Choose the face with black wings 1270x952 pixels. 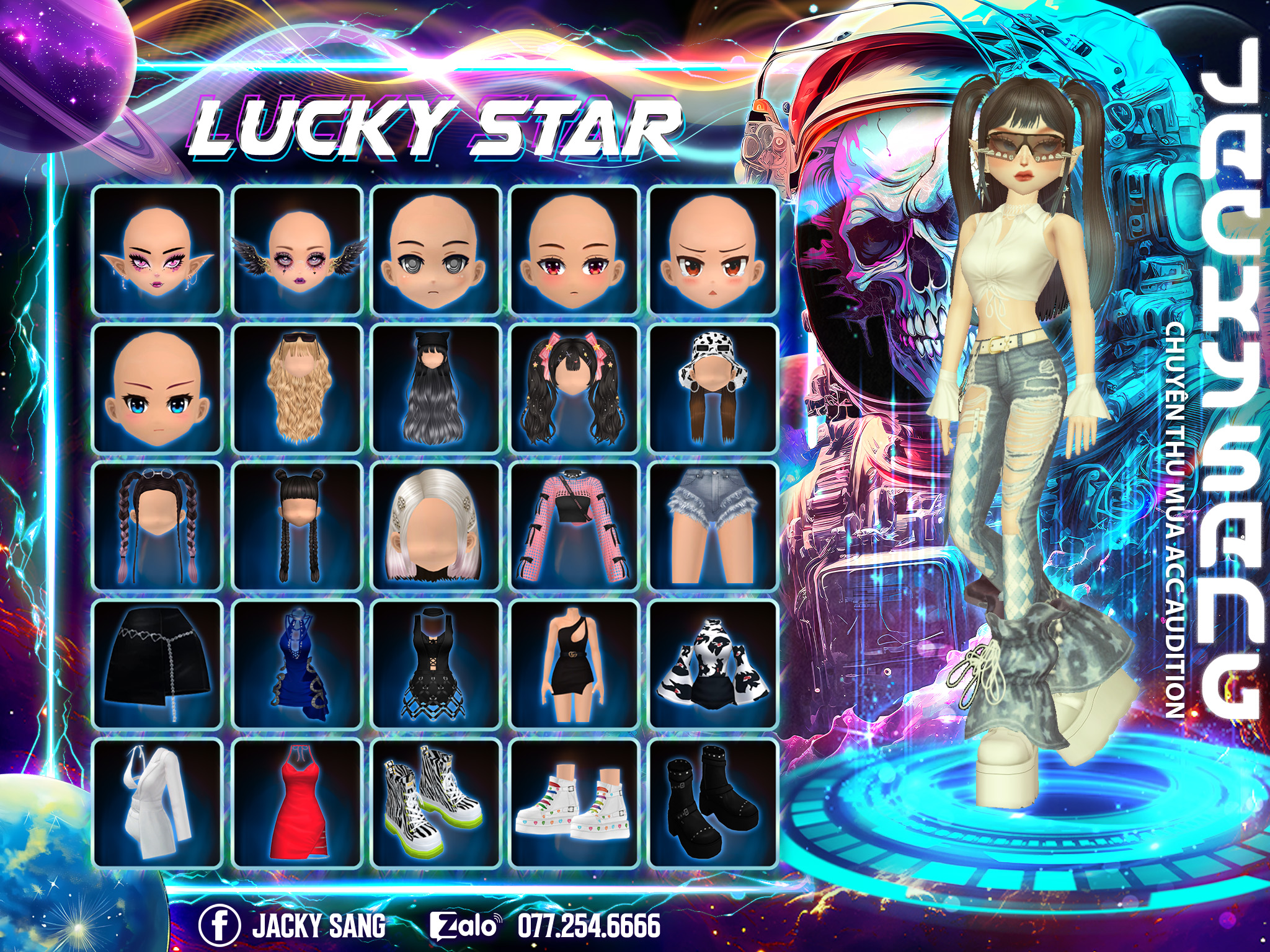296,250
